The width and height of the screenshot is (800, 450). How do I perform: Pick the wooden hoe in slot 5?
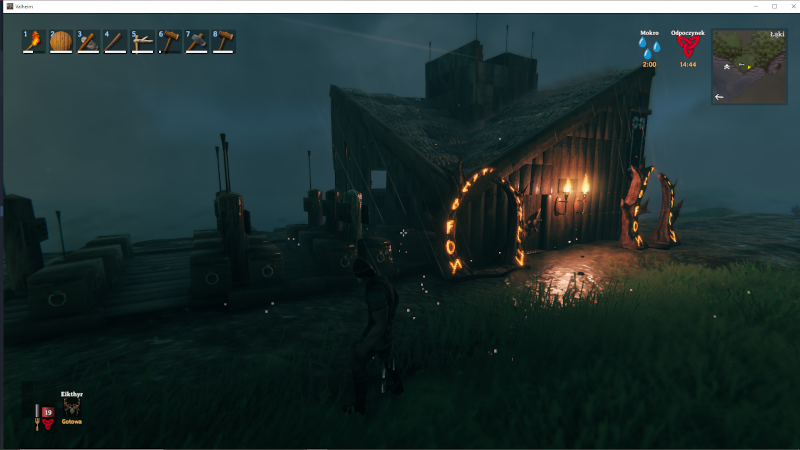(x=142, y=41)
